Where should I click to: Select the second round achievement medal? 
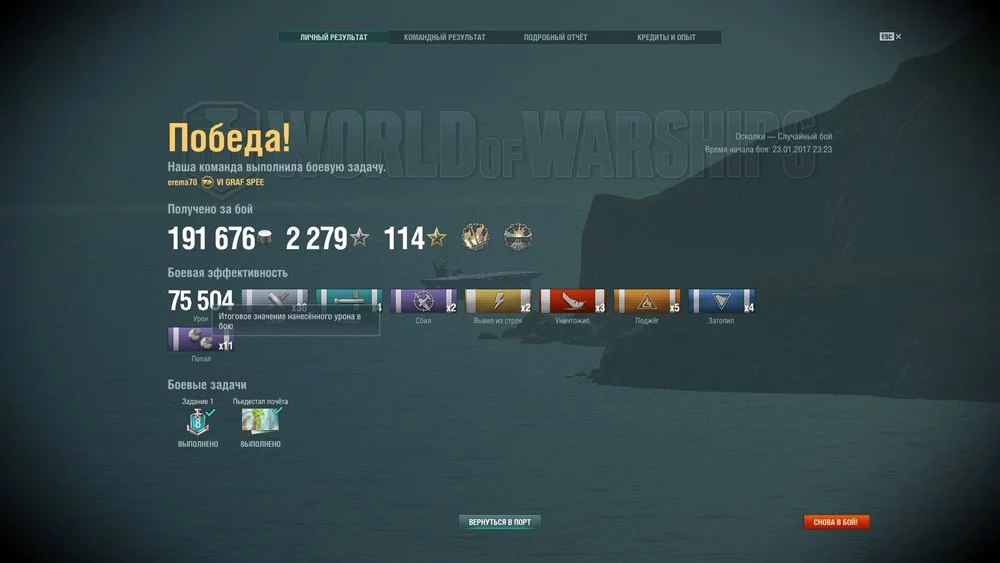coord(518,238)
